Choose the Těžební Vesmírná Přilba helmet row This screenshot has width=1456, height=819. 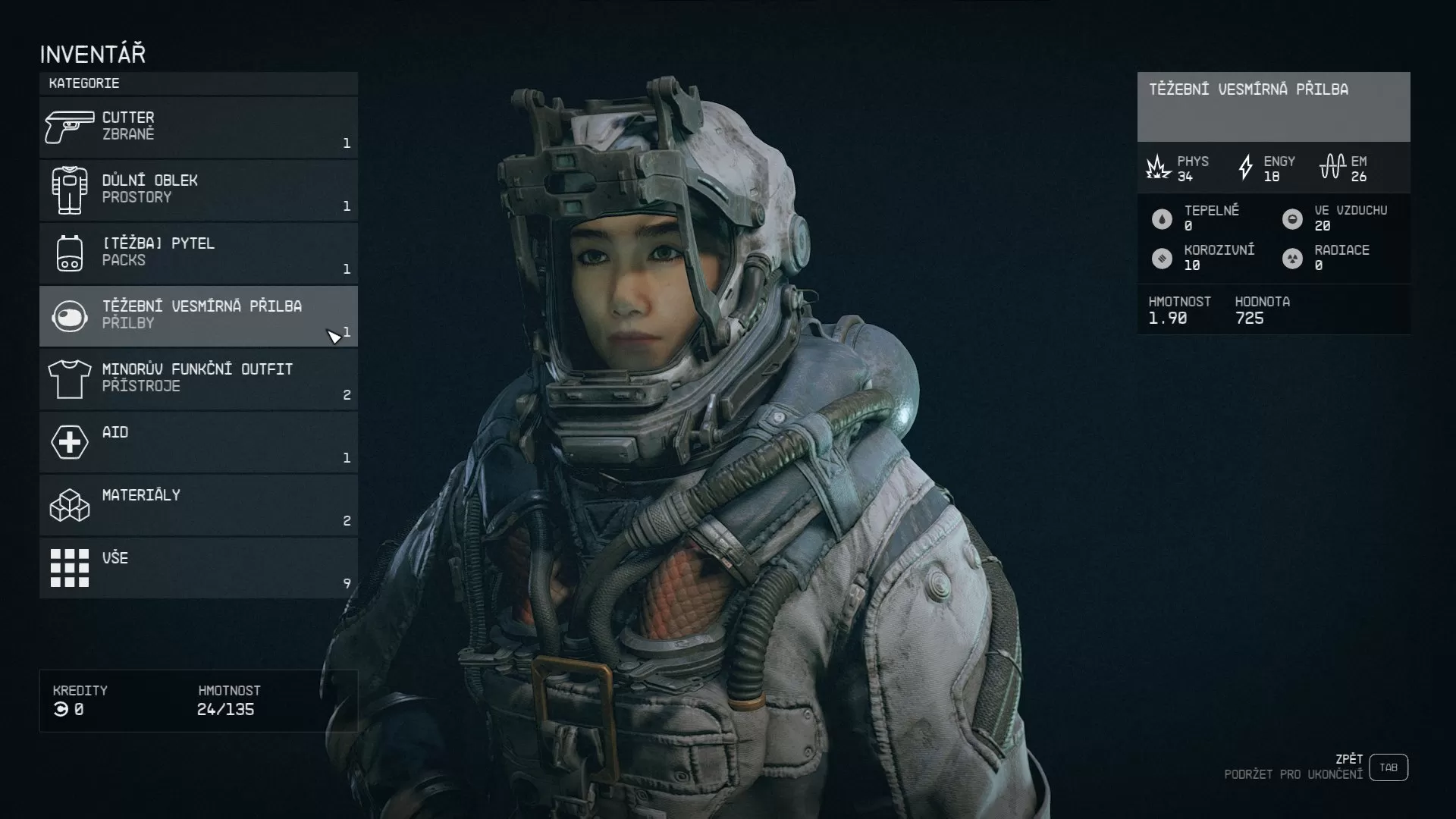pyautogui.click(x=198, y=316)
